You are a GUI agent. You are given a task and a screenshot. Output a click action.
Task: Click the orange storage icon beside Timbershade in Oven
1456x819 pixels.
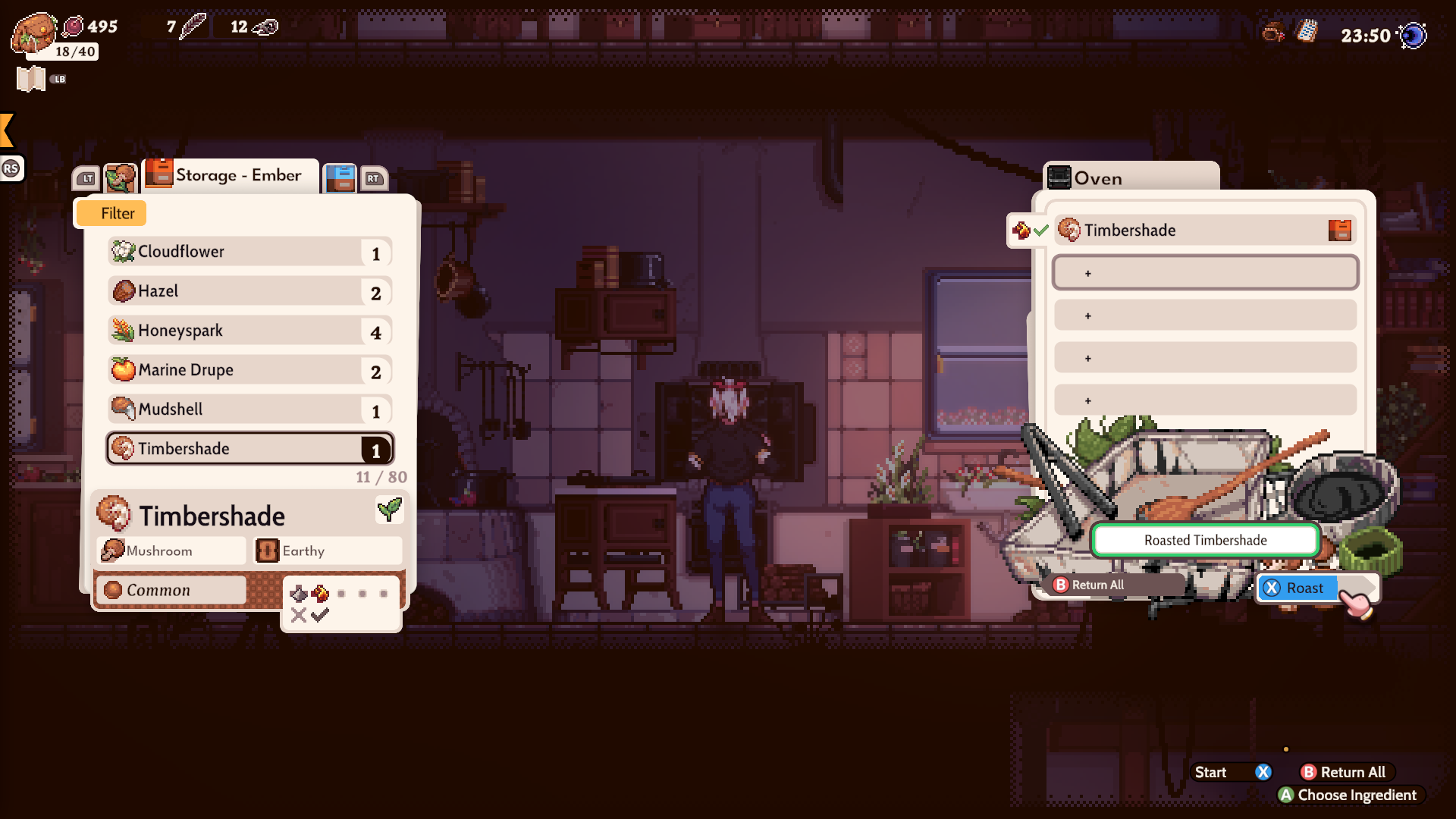tap(1341, 229)
